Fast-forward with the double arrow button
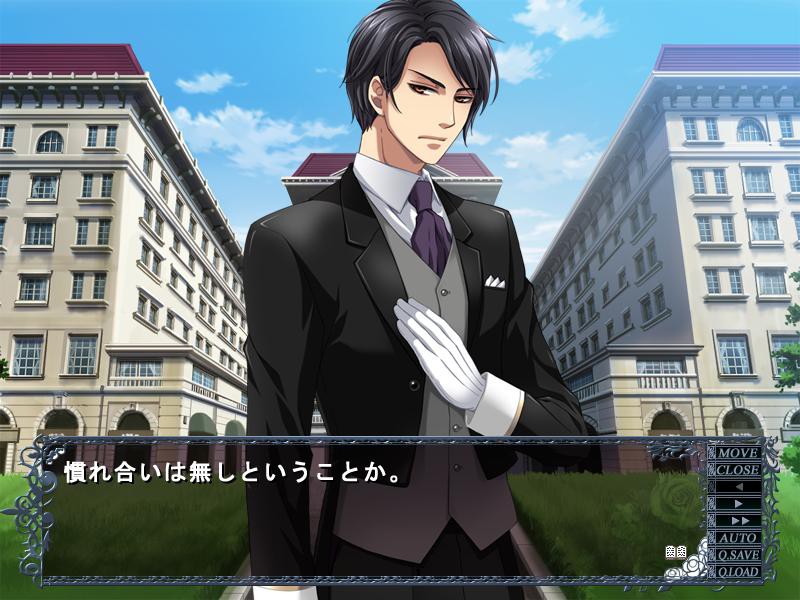Image resolution: width=800 pixels, height=600 pixels. 737,520
